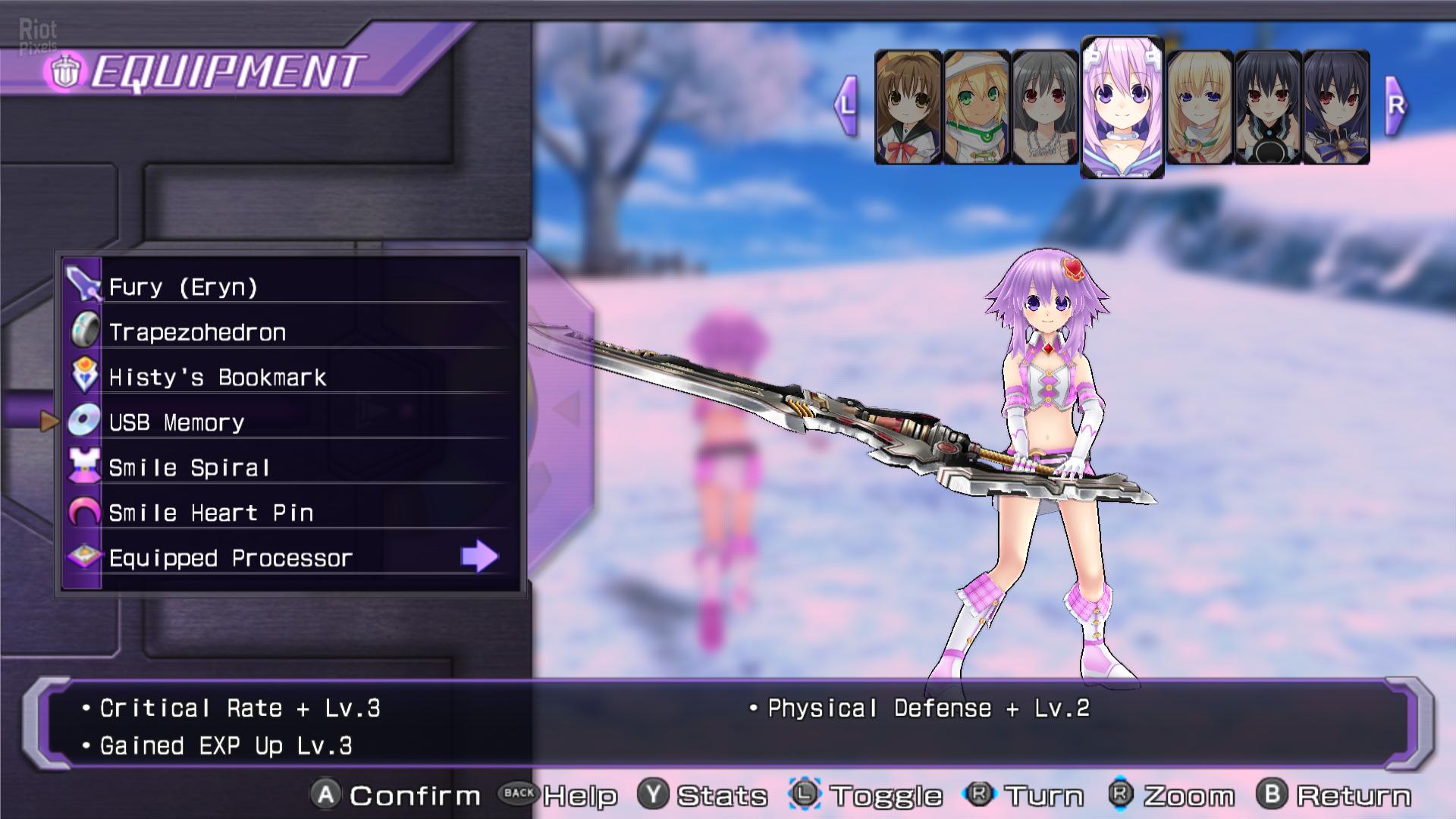Switch to the brown-haired girl with red bow

908,108
